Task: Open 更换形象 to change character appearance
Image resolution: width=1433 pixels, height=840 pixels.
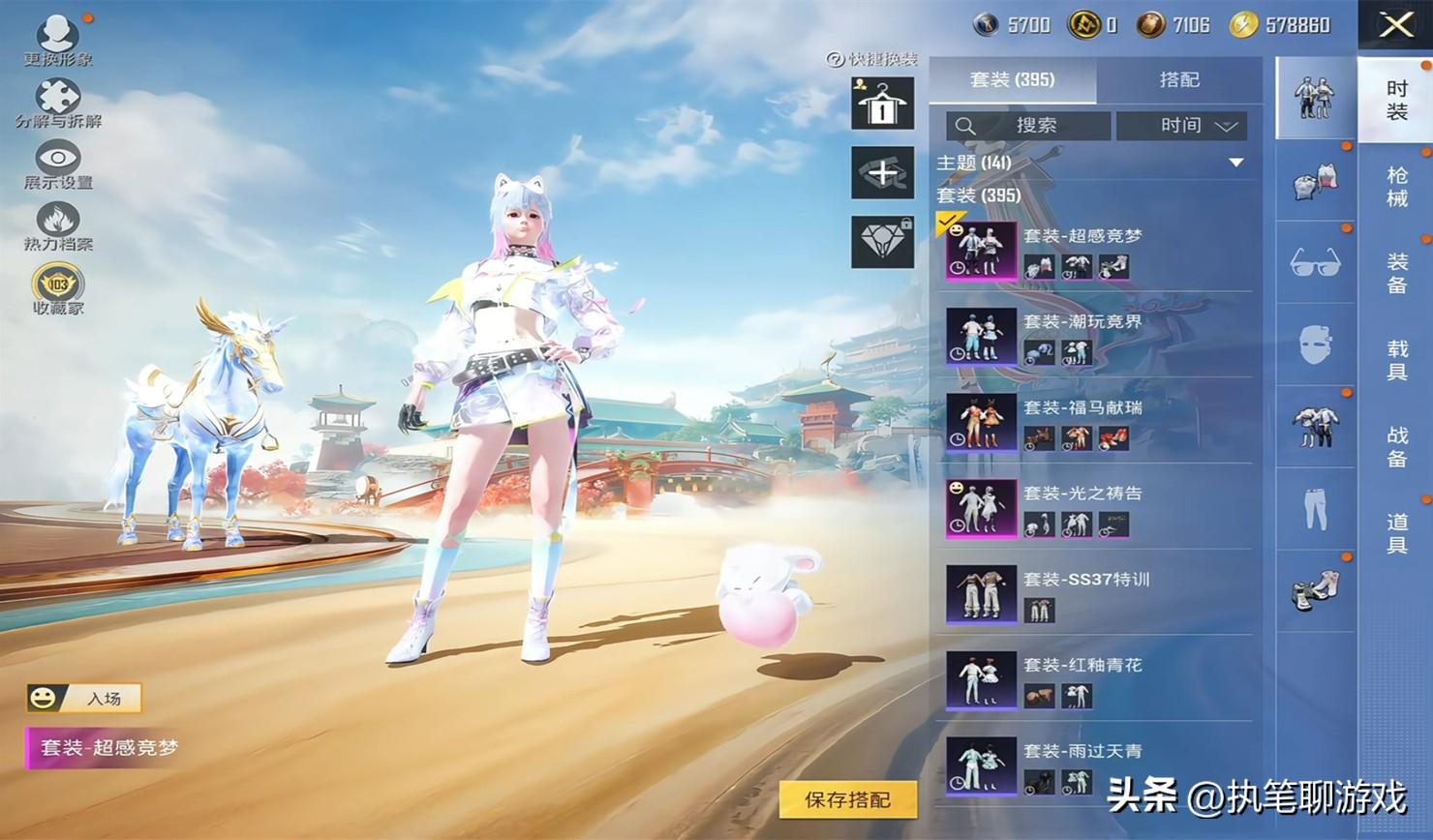Action: tap(58, 37)
